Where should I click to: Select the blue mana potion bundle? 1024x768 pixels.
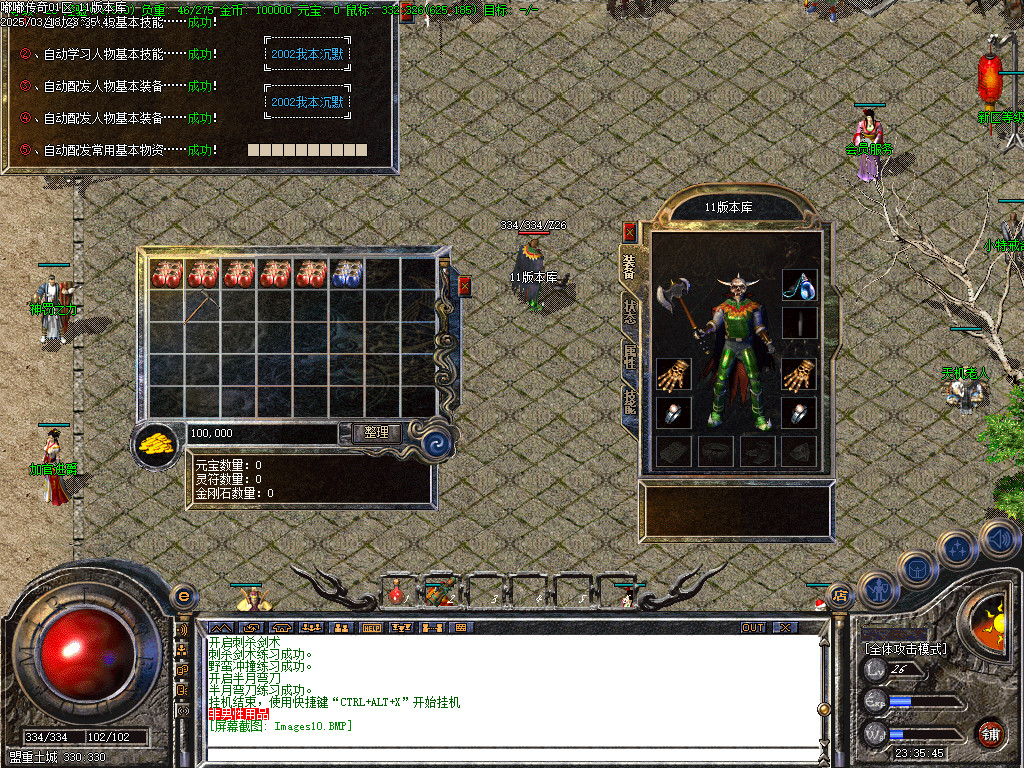pos(346,274)
